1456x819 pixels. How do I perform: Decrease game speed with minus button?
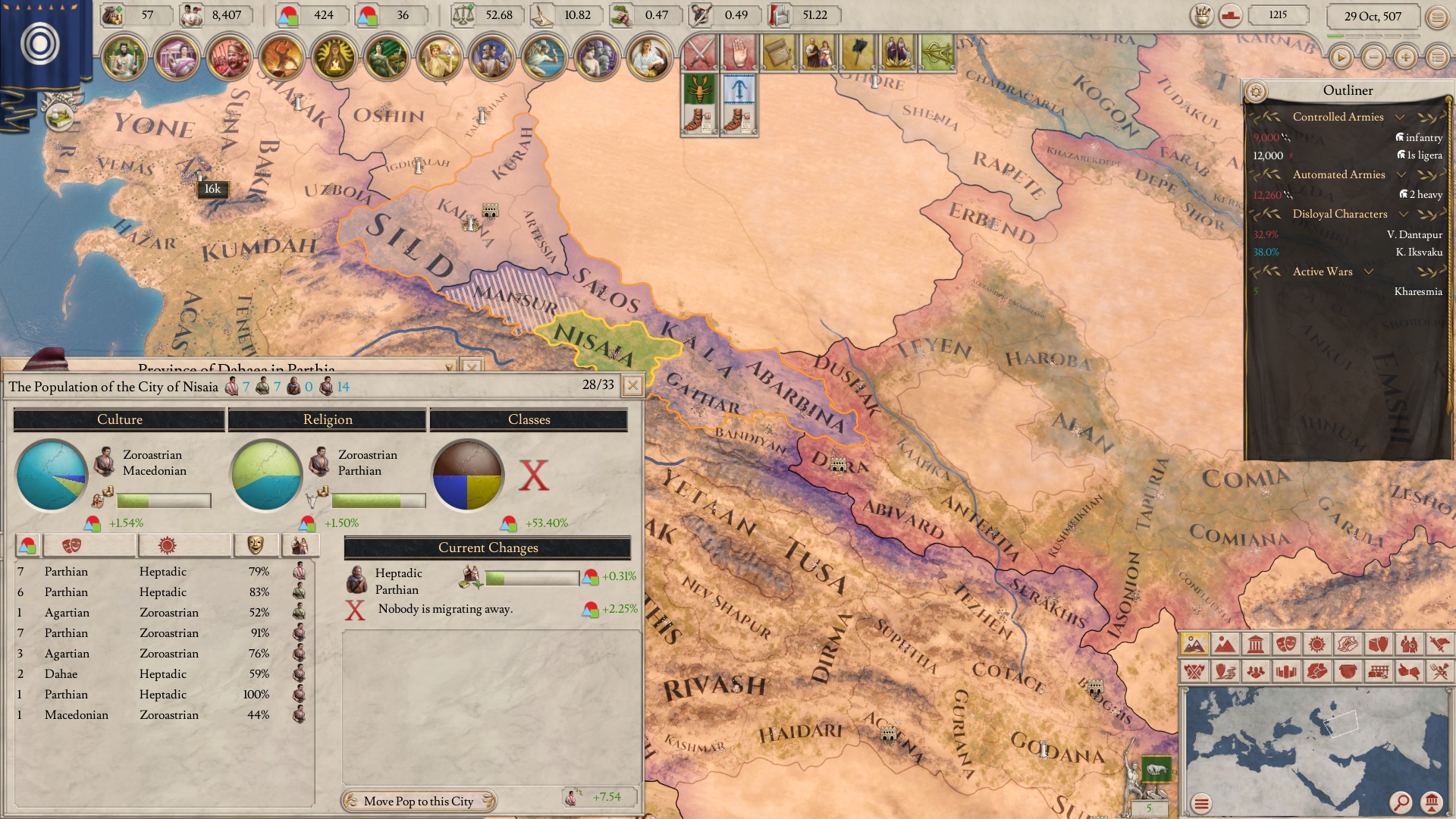click(1373, 57)
